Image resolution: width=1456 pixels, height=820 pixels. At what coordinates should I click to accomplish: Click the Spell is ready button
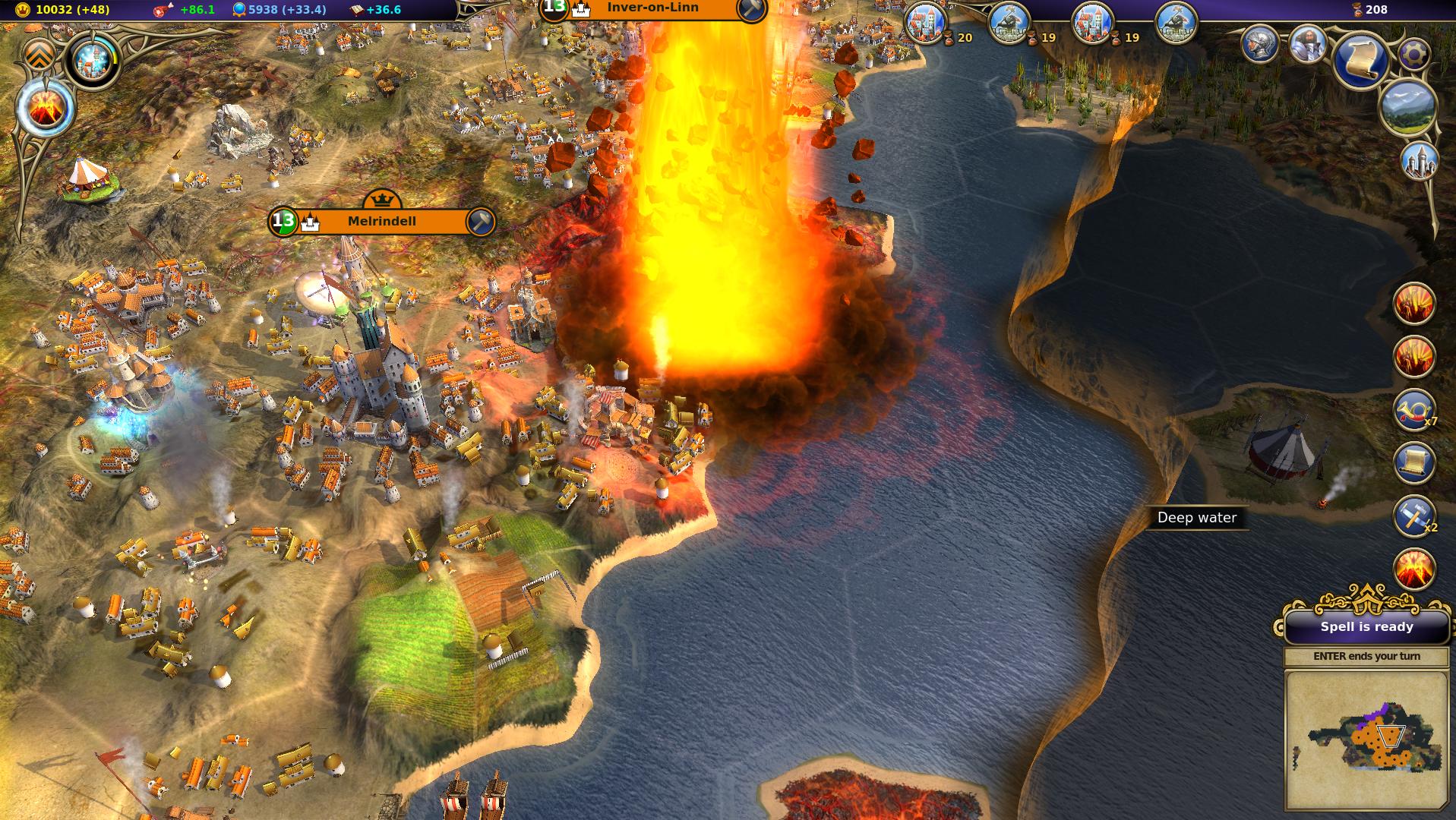(1366, 627)
